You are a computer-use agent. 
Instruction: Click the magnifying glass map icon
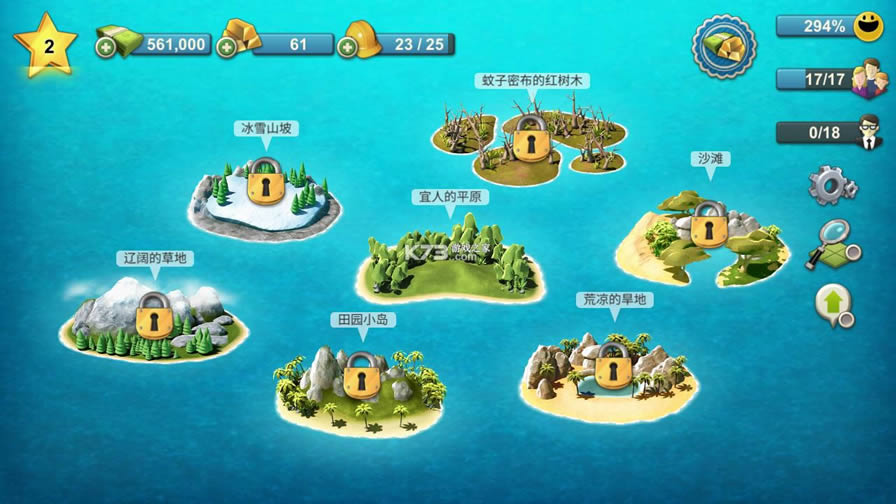tap(833, 243)
